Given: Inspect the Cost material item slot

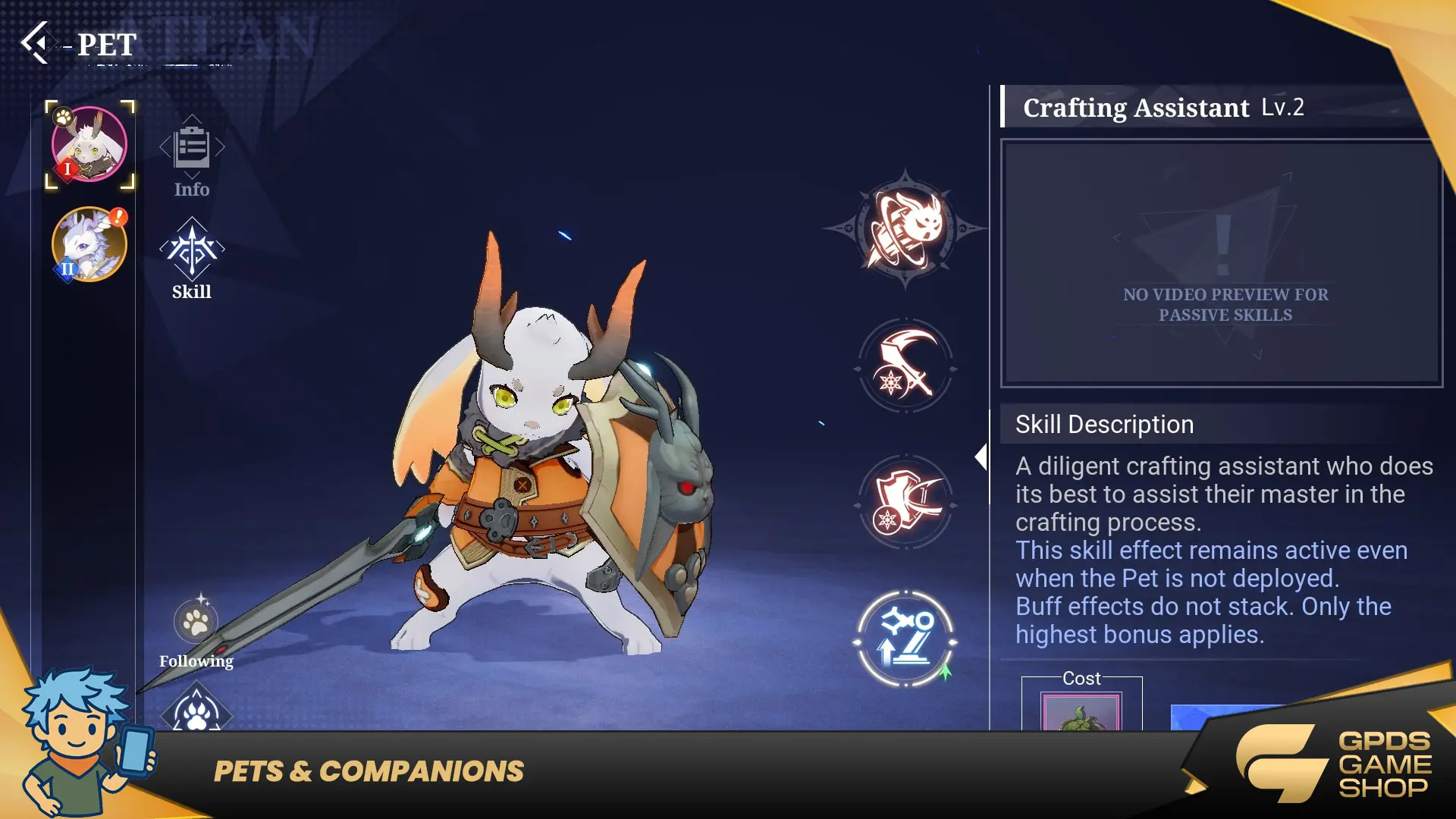Looking at the screenshot, I should [x=1081, y=713].
